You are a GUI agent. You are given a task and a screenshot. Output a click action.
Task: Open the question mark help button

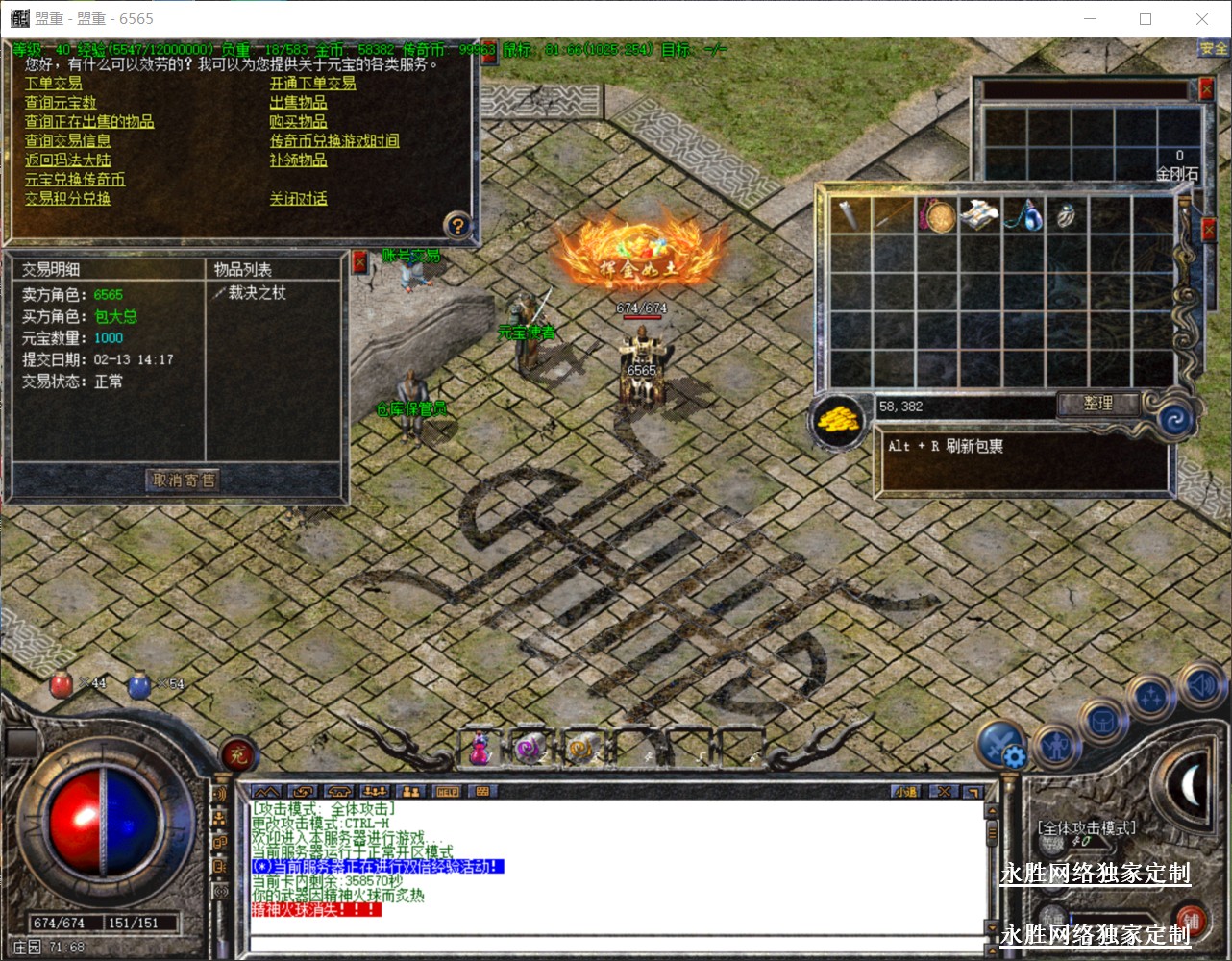pyautogui.click(x=457, y=226)
